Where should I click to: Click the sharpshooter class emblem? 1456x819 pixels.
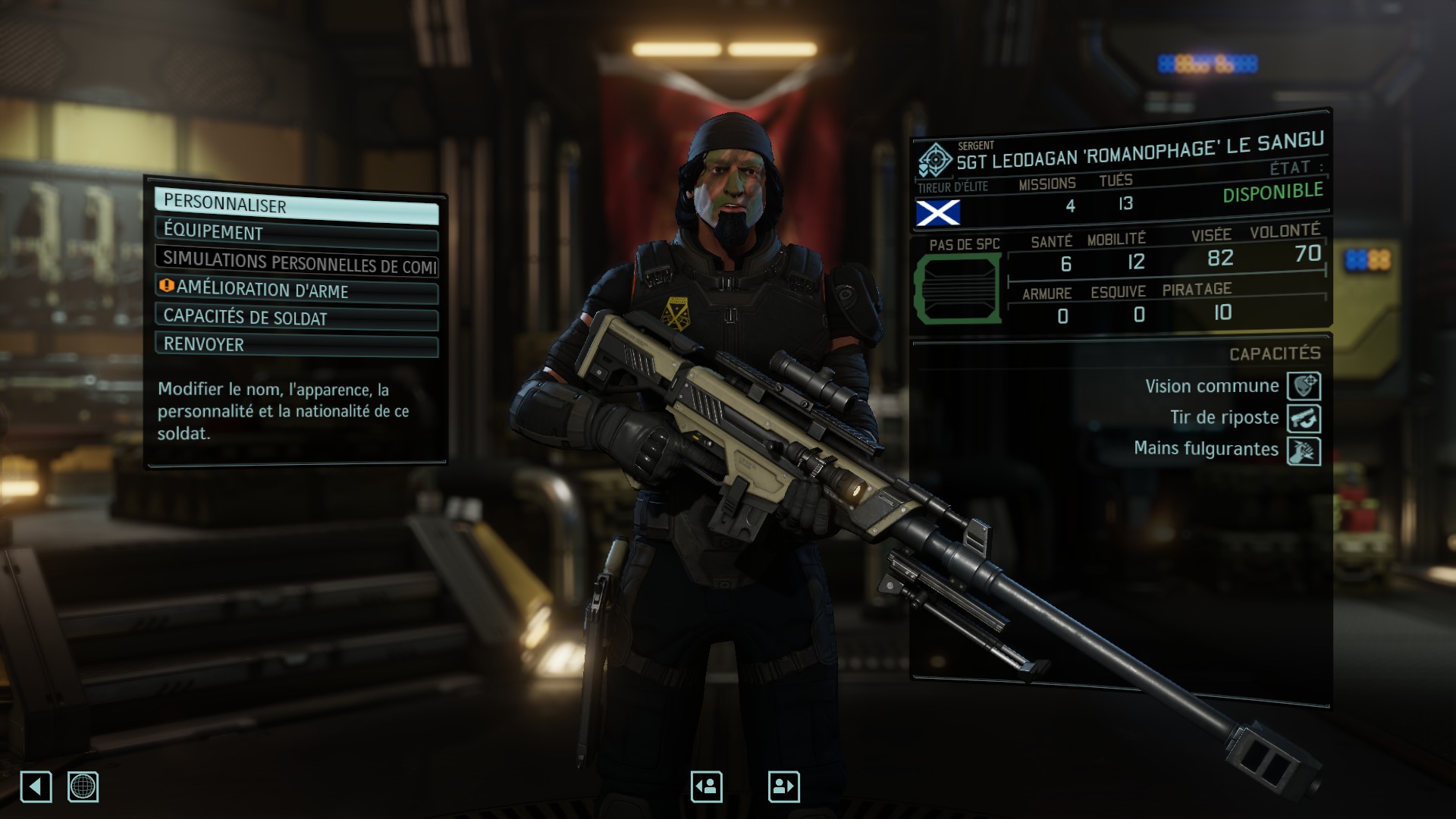(935, 160)
